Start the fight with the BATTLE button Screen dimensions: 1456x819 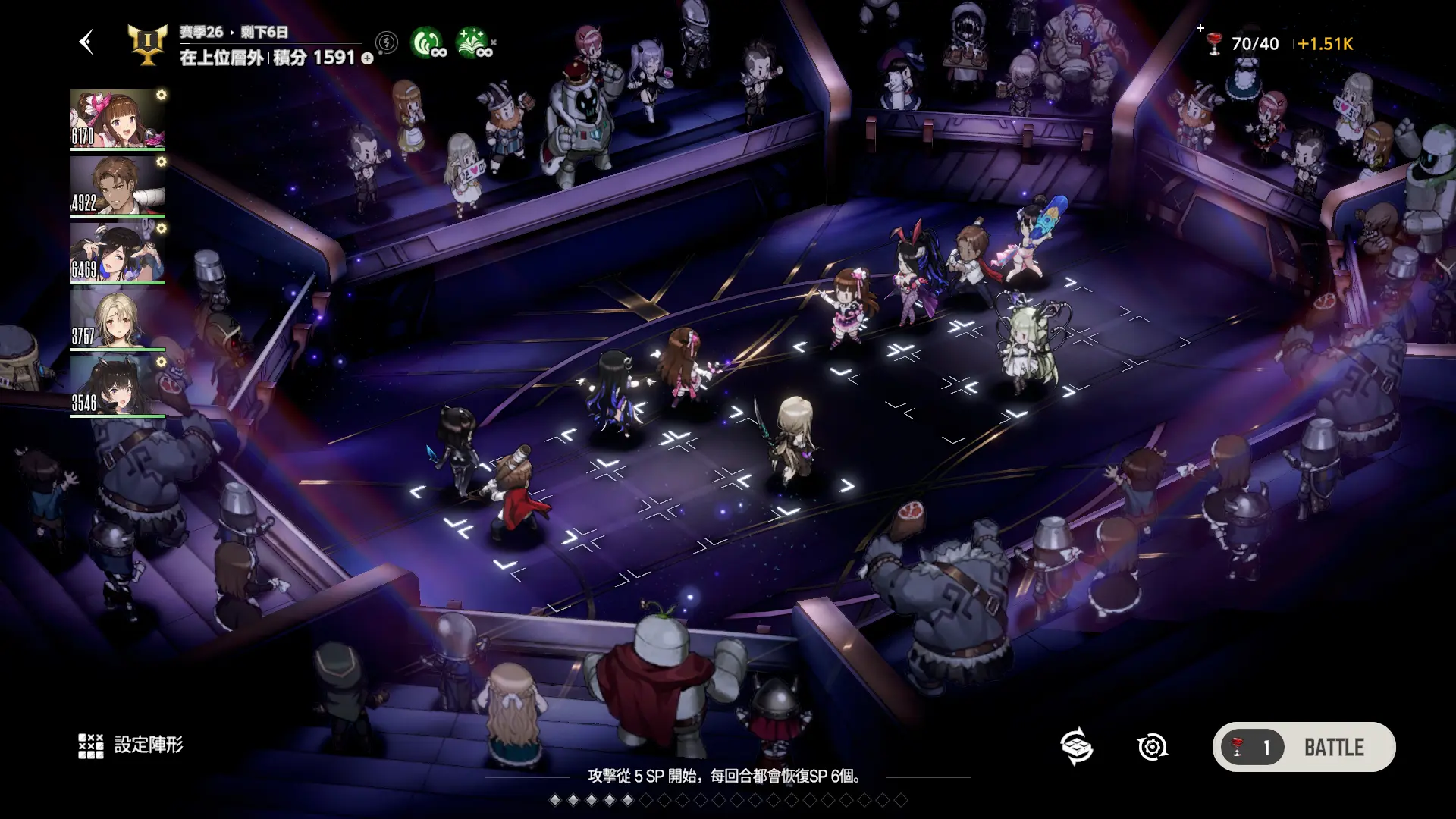1304,747
